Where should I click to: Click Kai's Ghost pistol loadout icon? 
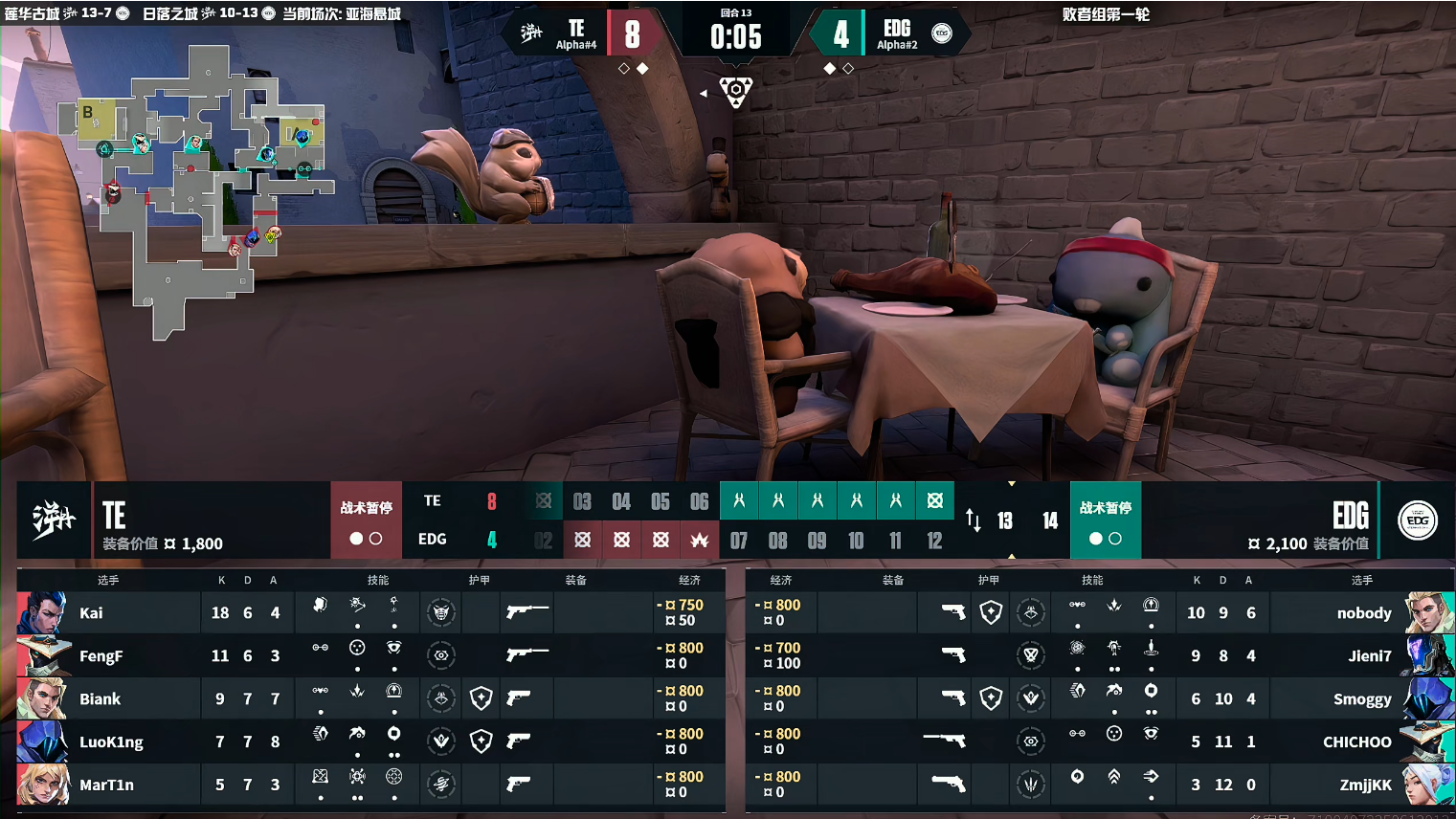pos(526,610)
